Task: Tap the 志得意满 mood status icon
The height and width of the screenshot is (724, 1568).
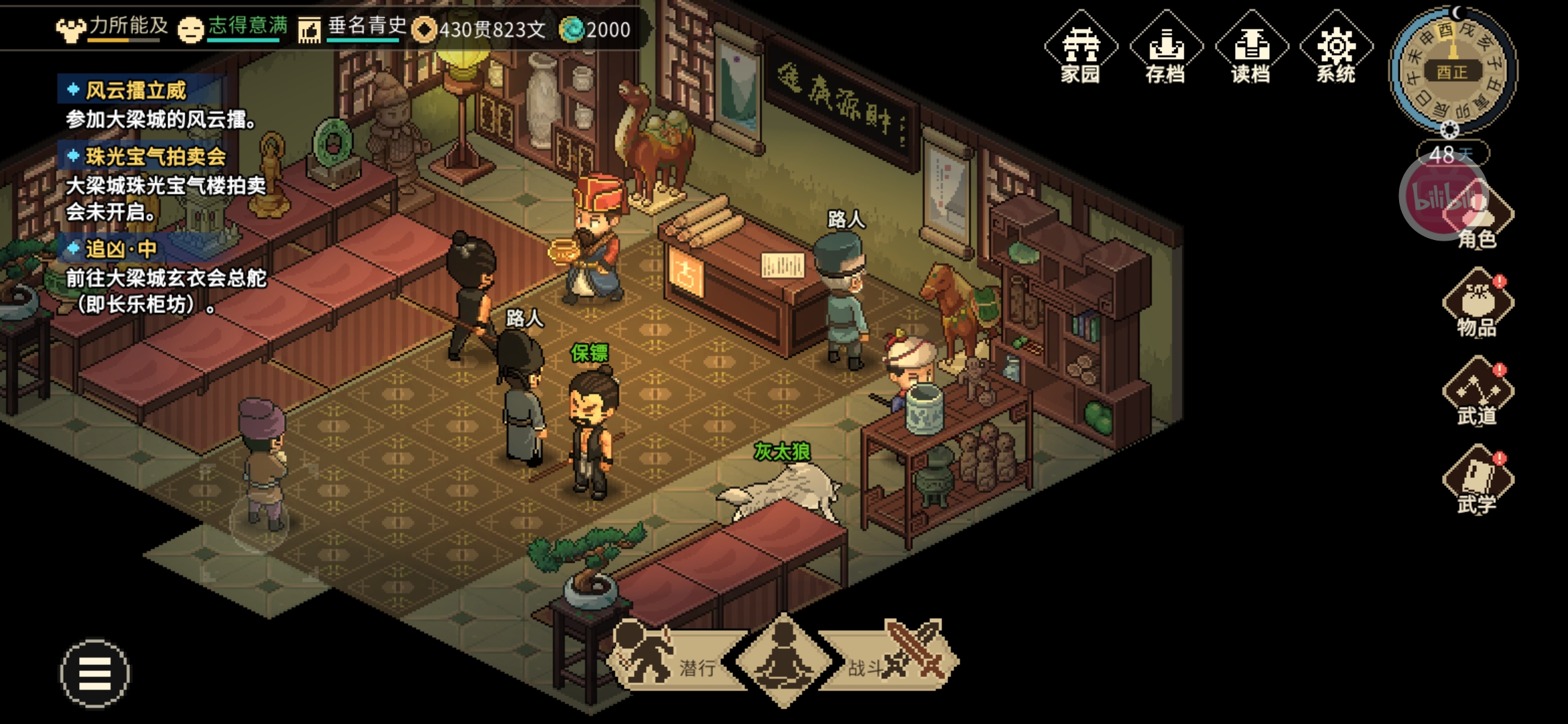Action: coord(191,29)
